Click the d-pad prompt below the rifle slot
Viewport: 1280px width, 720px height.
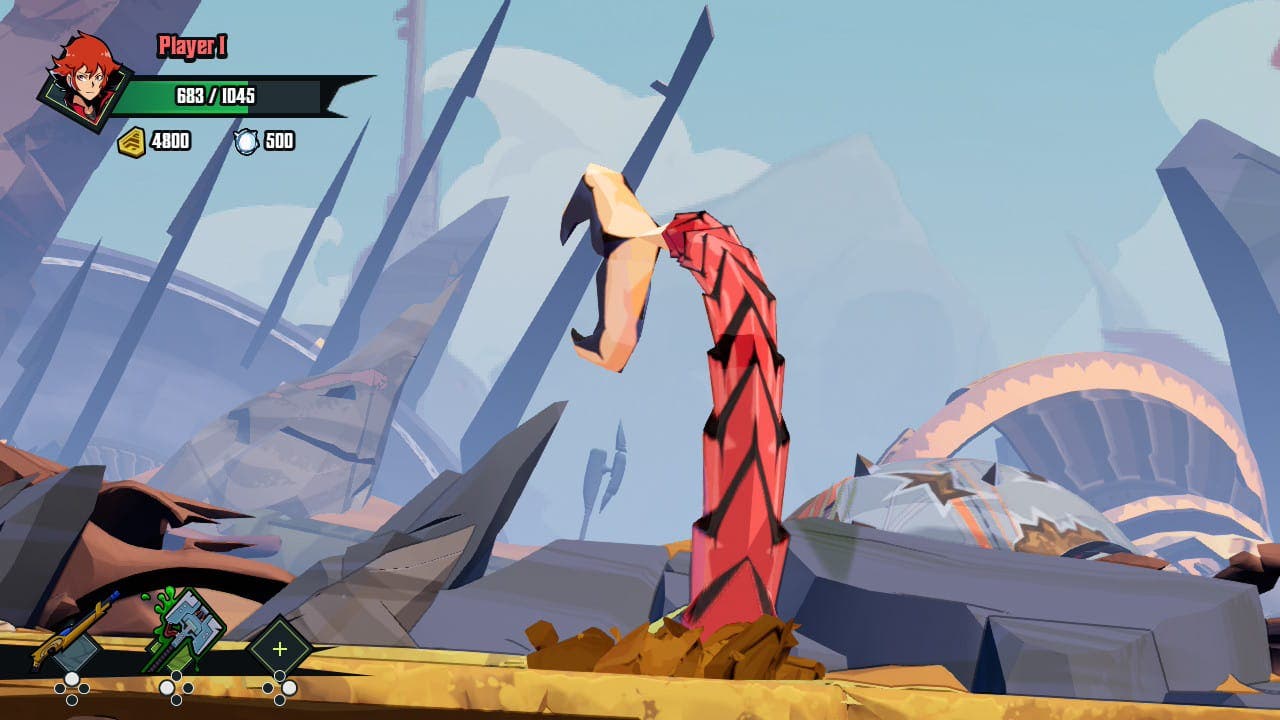pos(70,687)
